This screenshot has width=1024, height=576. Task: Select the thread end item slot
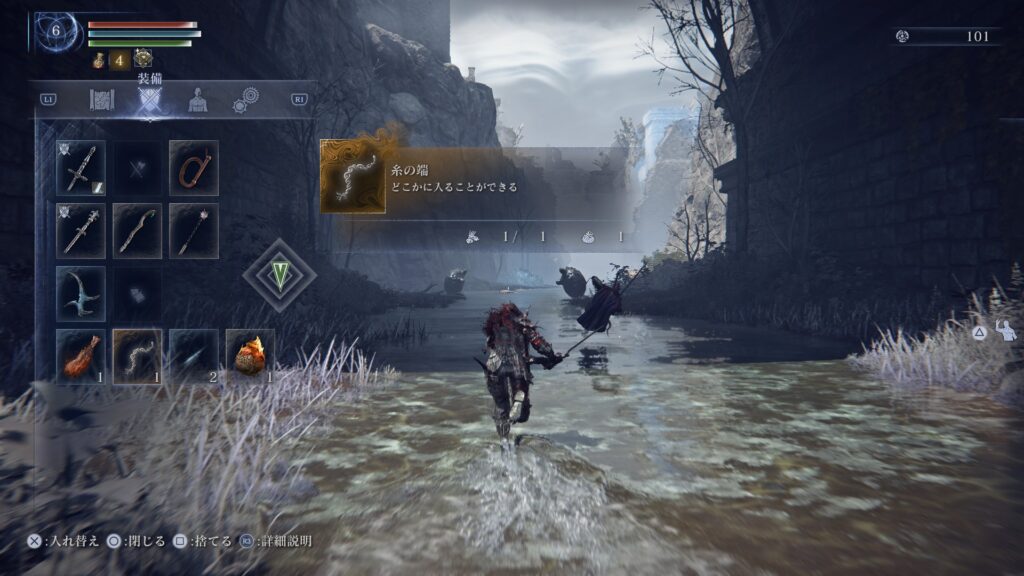(138, 355)
